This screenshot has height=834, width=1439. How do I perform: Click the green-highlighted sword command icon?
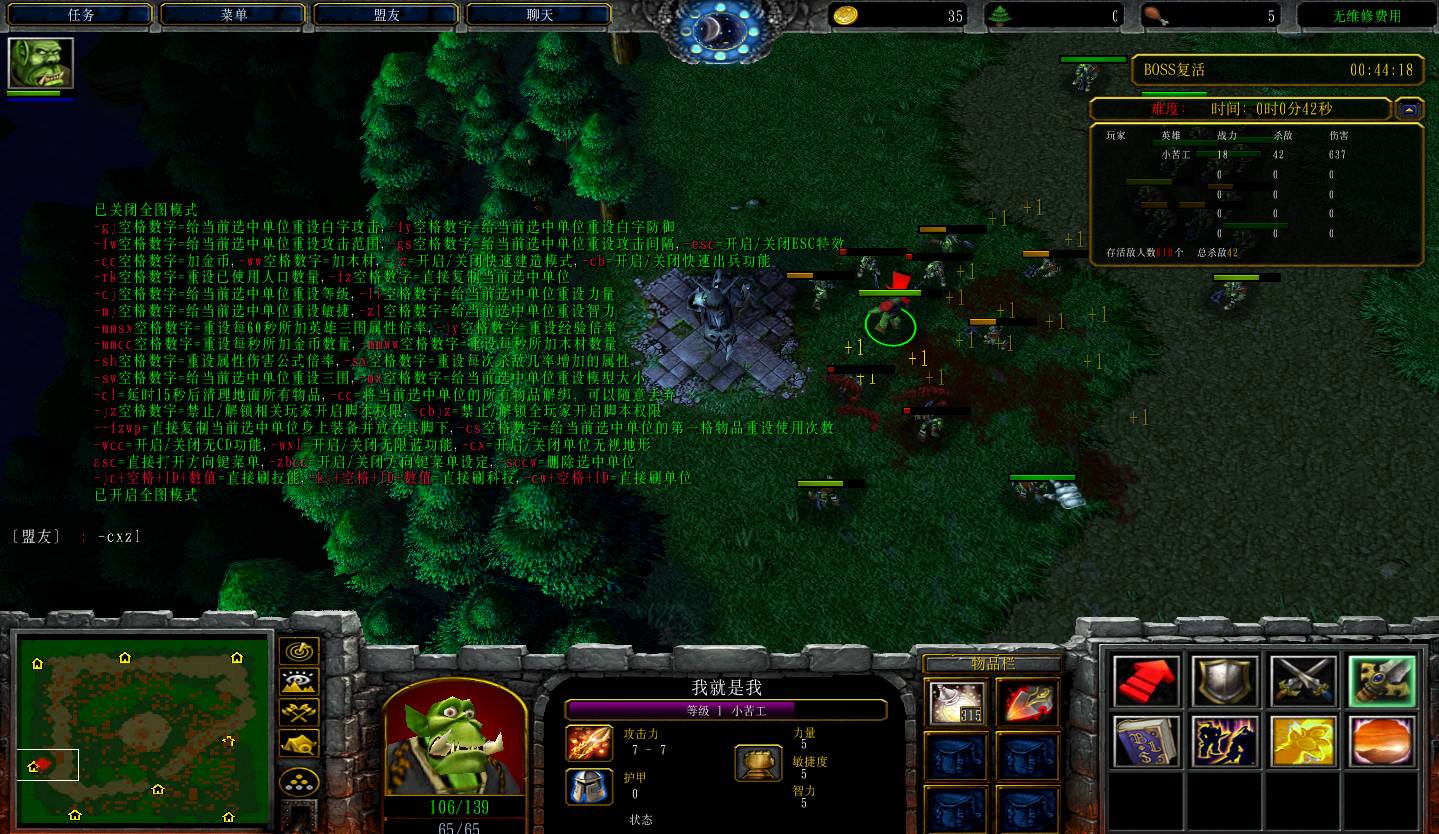[x=1382, y=682]
